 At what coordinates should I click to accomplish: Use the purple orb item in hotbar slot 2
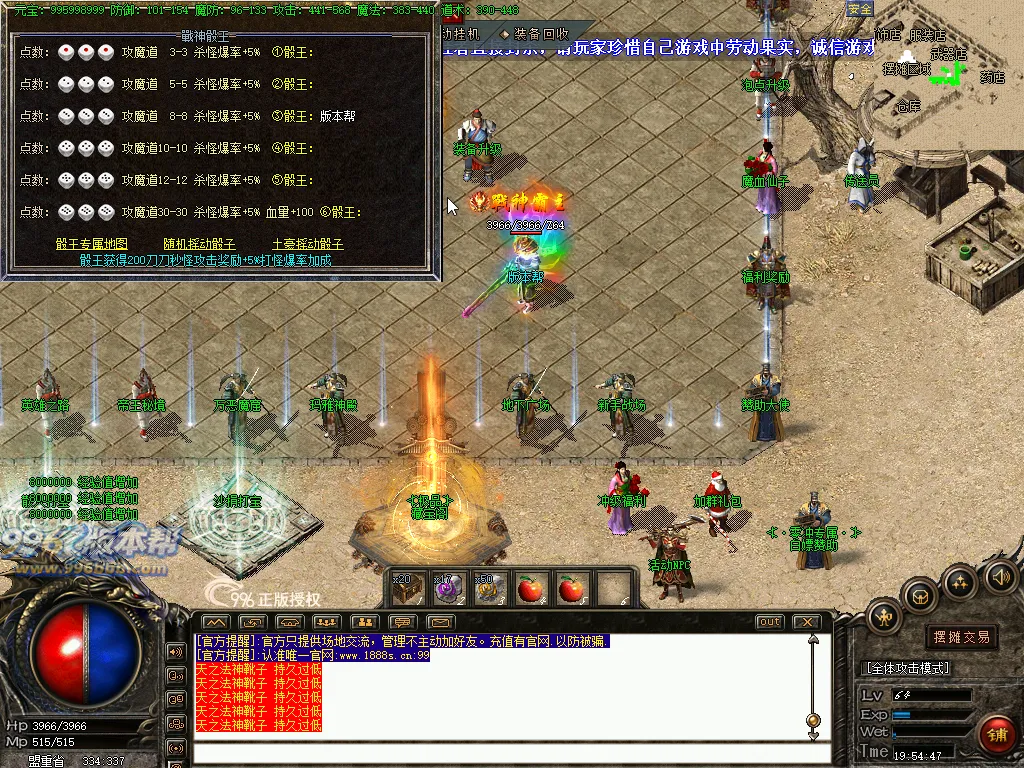tap(447, 588)
